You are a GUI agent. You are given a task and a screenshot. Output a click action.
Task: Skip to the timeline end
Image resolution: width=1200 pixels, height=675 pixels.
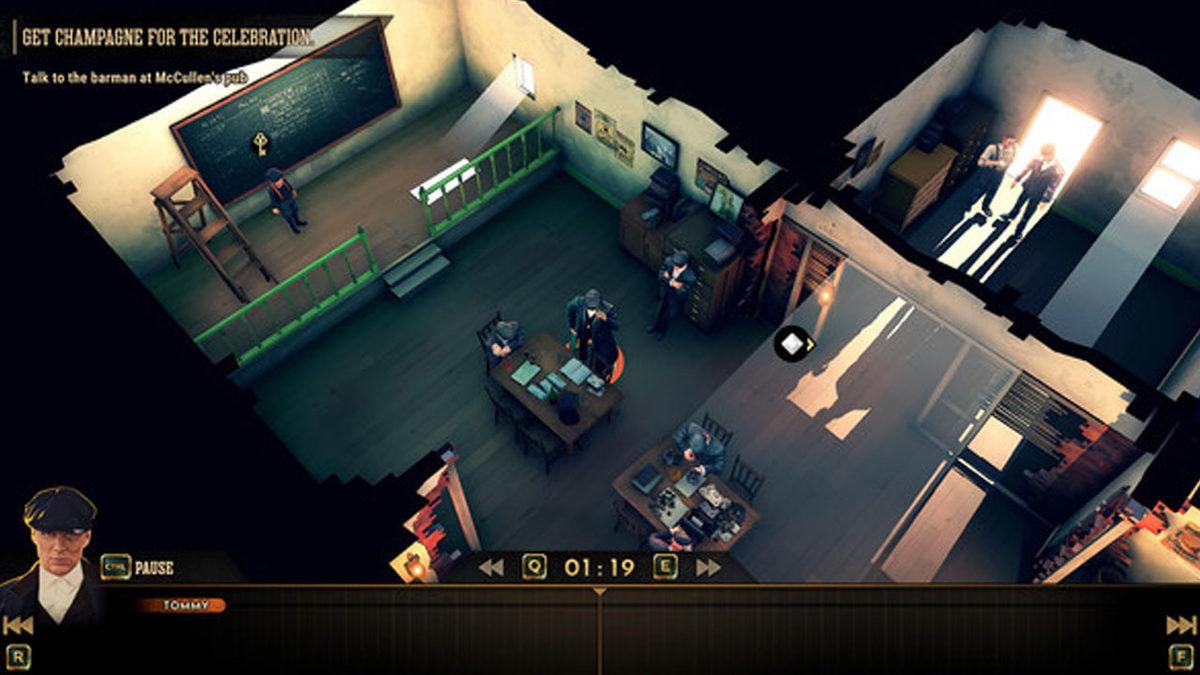point(1181,626)
